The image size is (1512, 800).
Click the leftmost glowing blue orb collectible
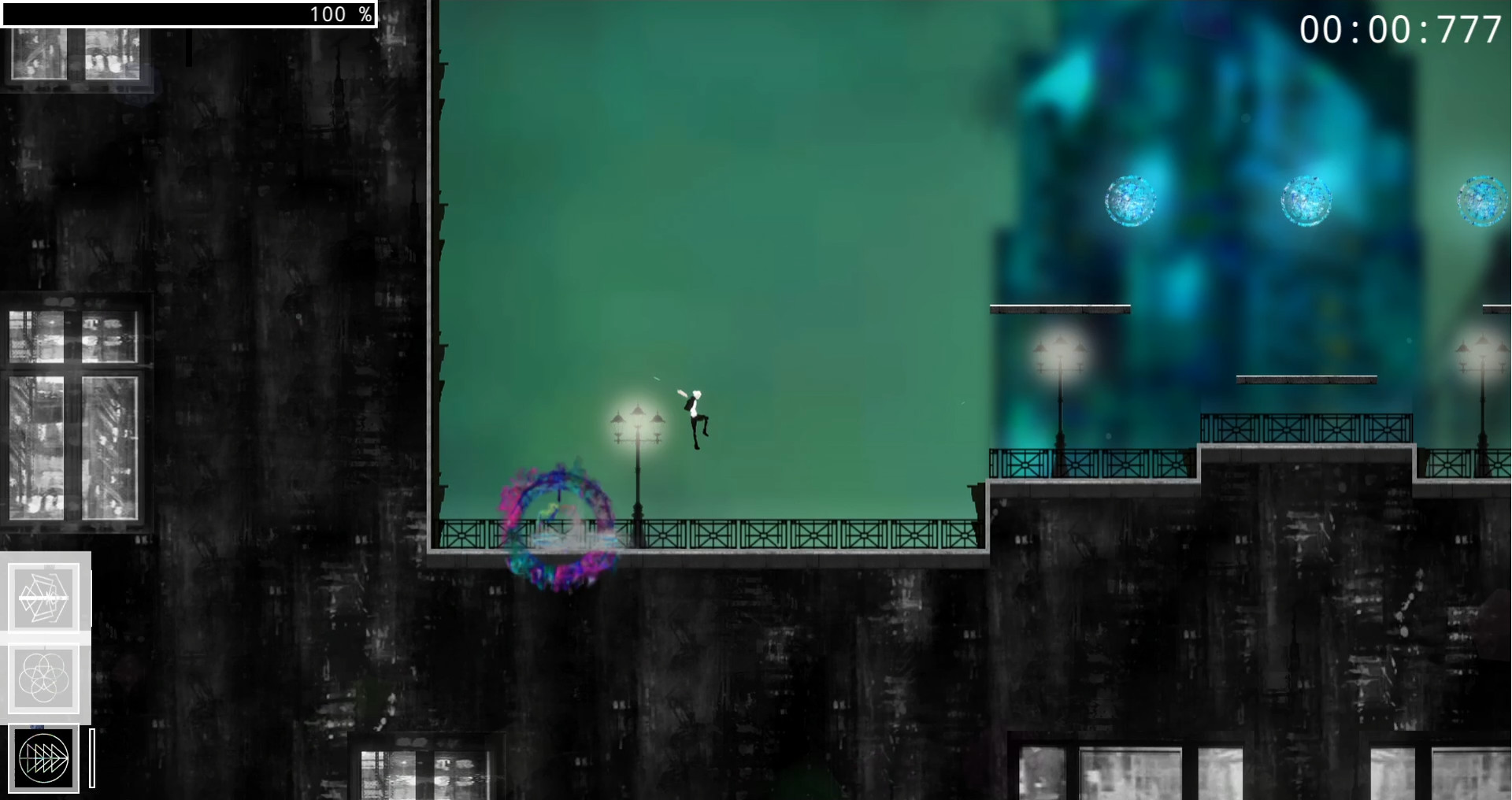point(1129,199)
